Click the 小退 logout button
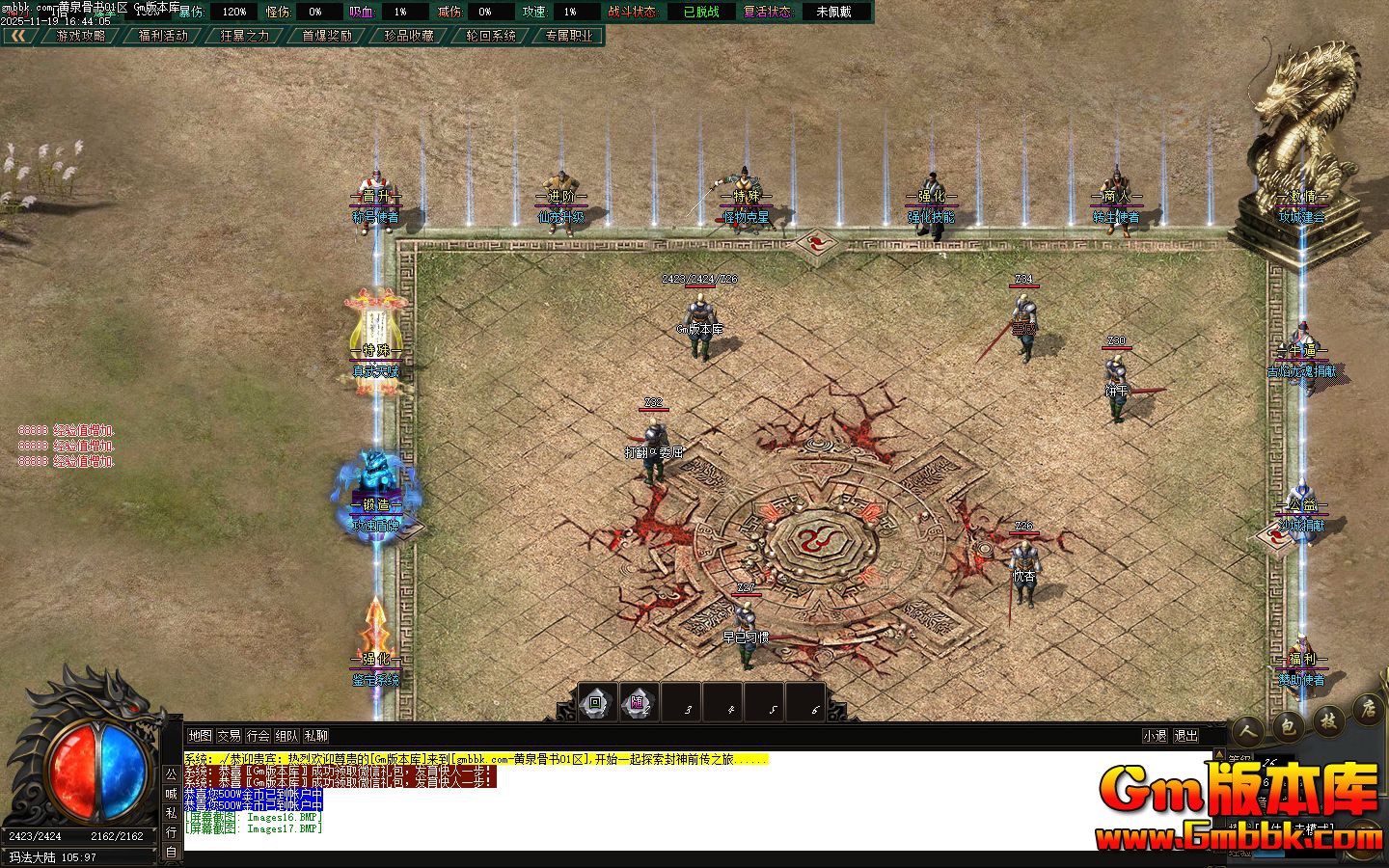 coord(1154,734)
